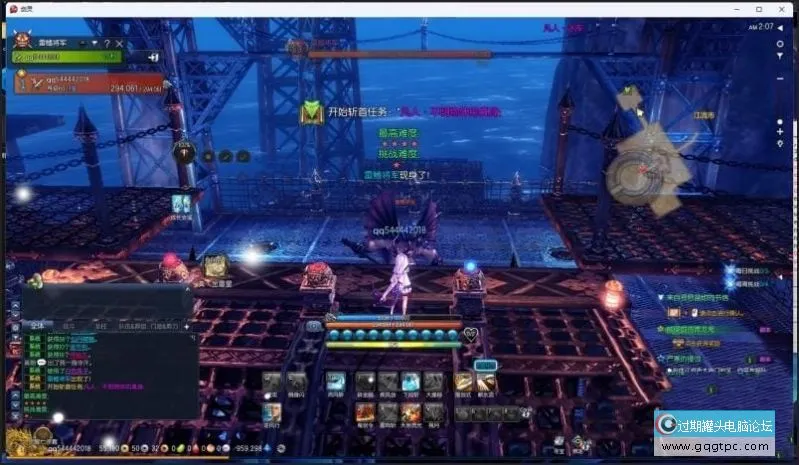The image size is (799, 465).
Task: Activate the golden slash skill icon
Action: point(463,382)
